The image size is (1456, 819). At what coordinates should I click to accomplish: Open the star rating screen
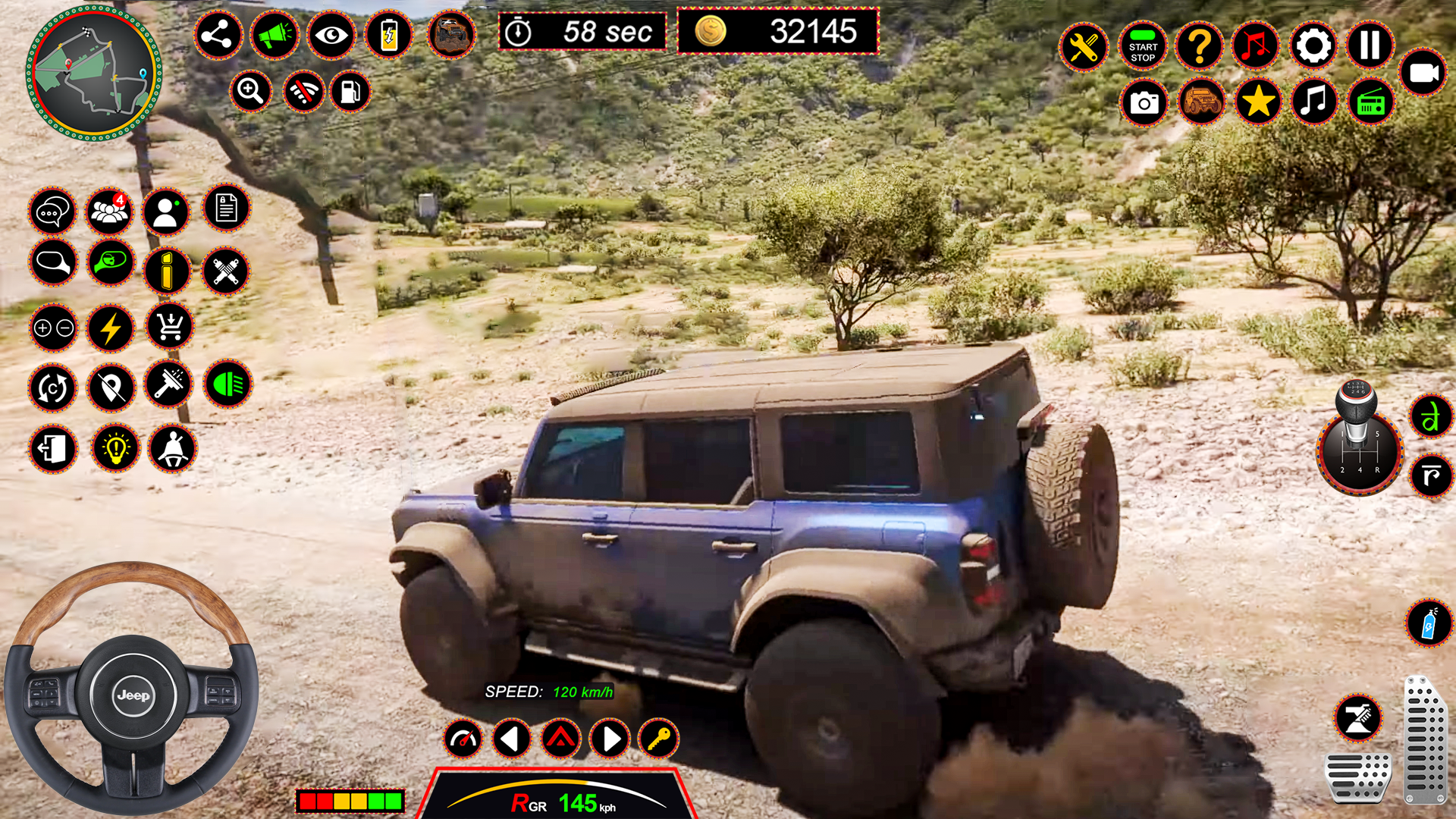tap(1257, 101)
